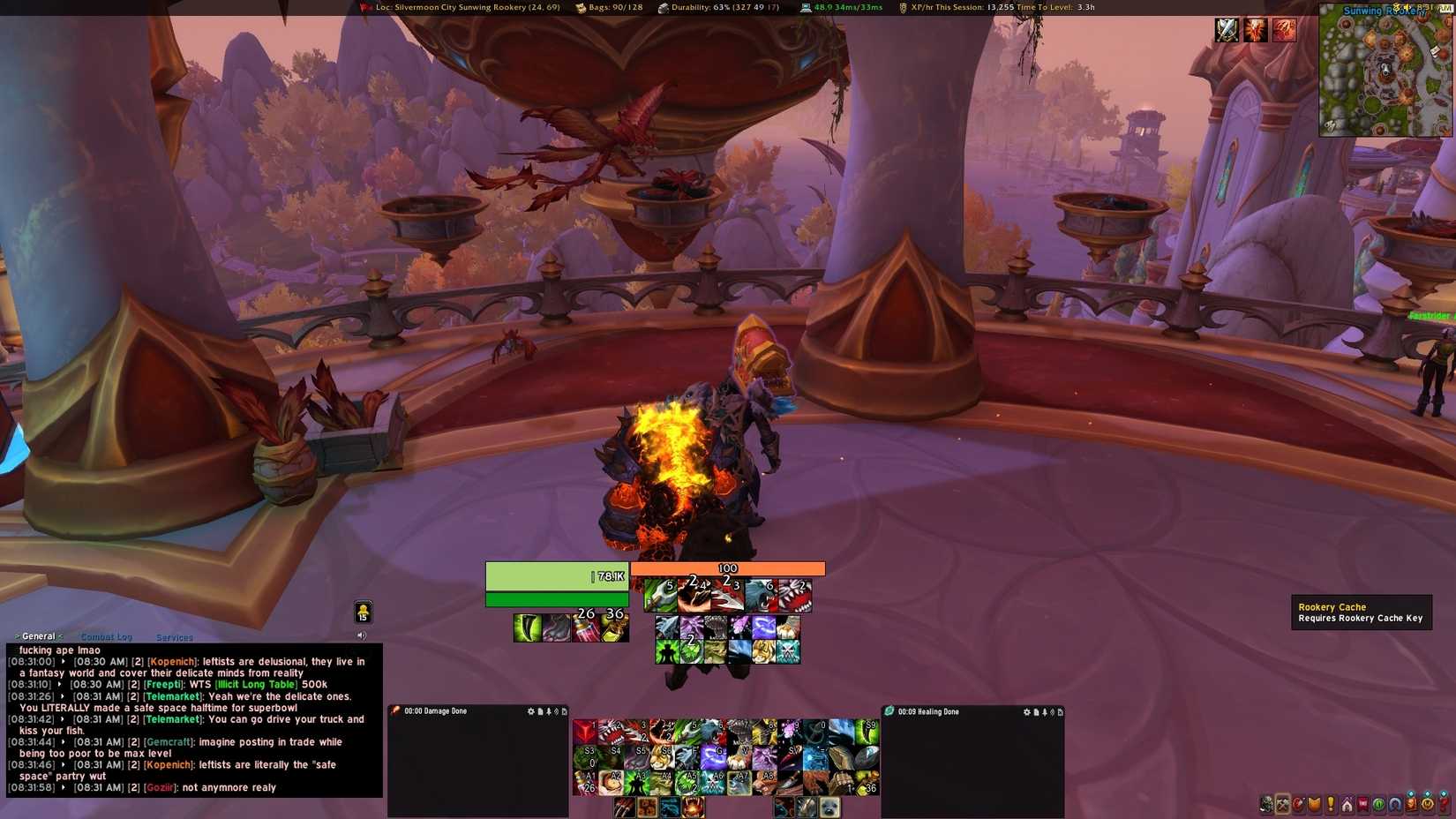This screenshot has width=1456, height=819.
Task: Click the settings gear on Damage Done meter
Action: click(530, 711)
